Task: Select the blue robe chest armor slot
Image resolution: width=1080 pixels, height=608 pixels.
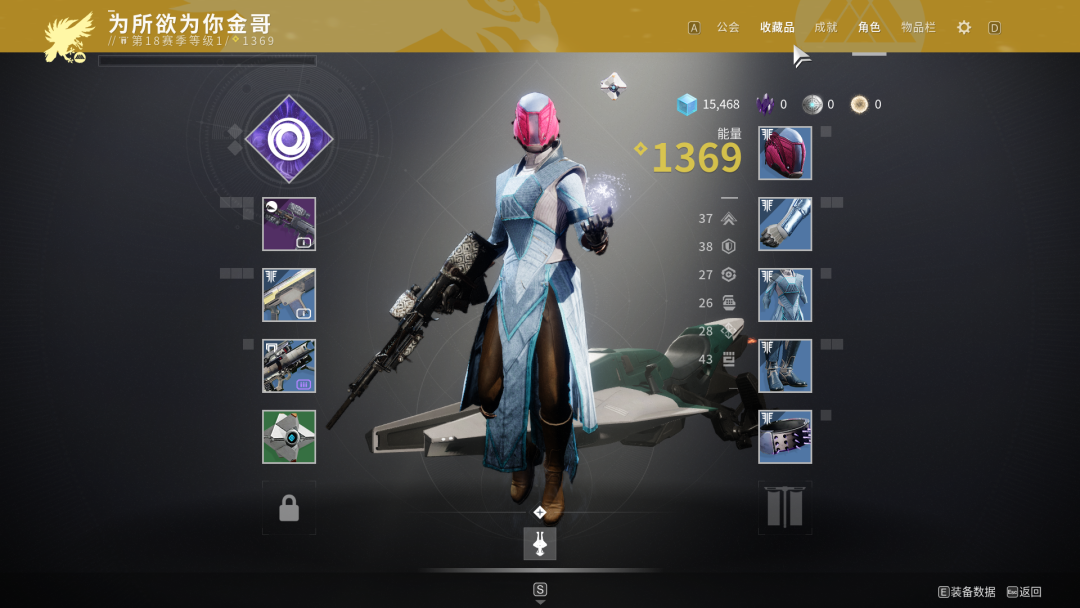Action: 785,295
